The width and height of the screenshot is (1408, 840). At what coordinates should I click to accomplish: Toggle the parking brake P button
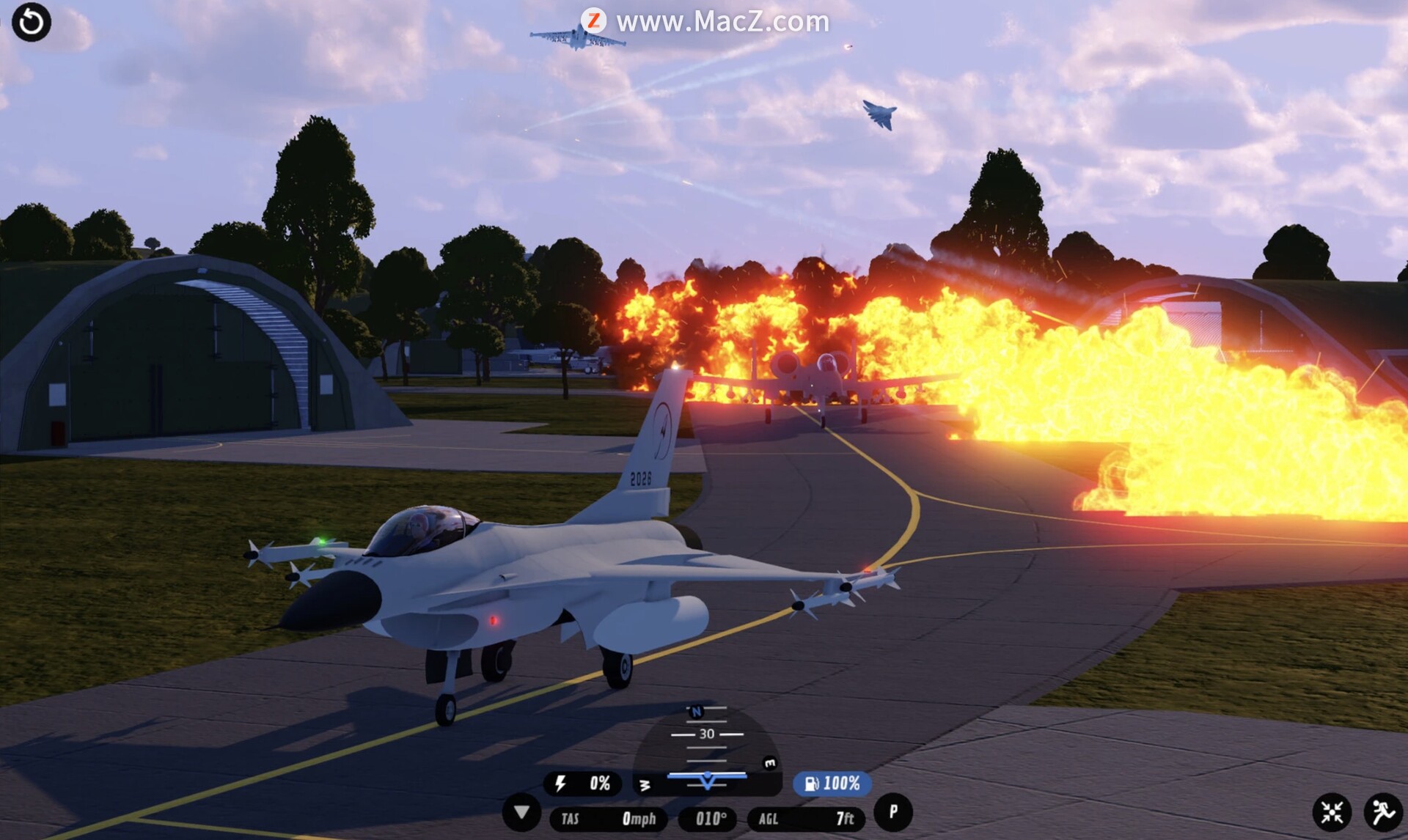click(x=892, y=812)
